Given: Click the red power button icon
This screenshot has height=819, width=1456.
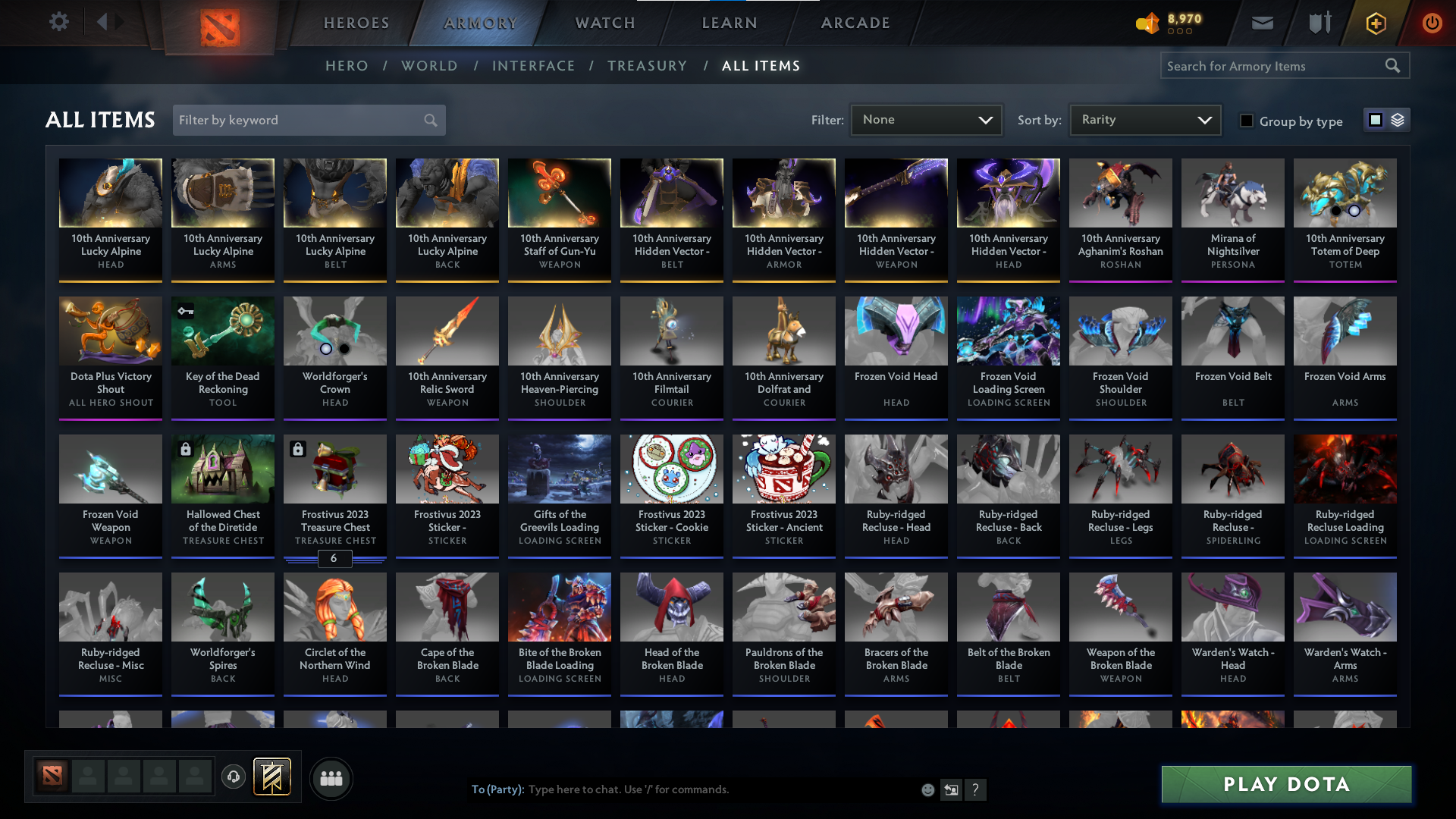Looking at the screenshot, I should tap(1432, 23).
